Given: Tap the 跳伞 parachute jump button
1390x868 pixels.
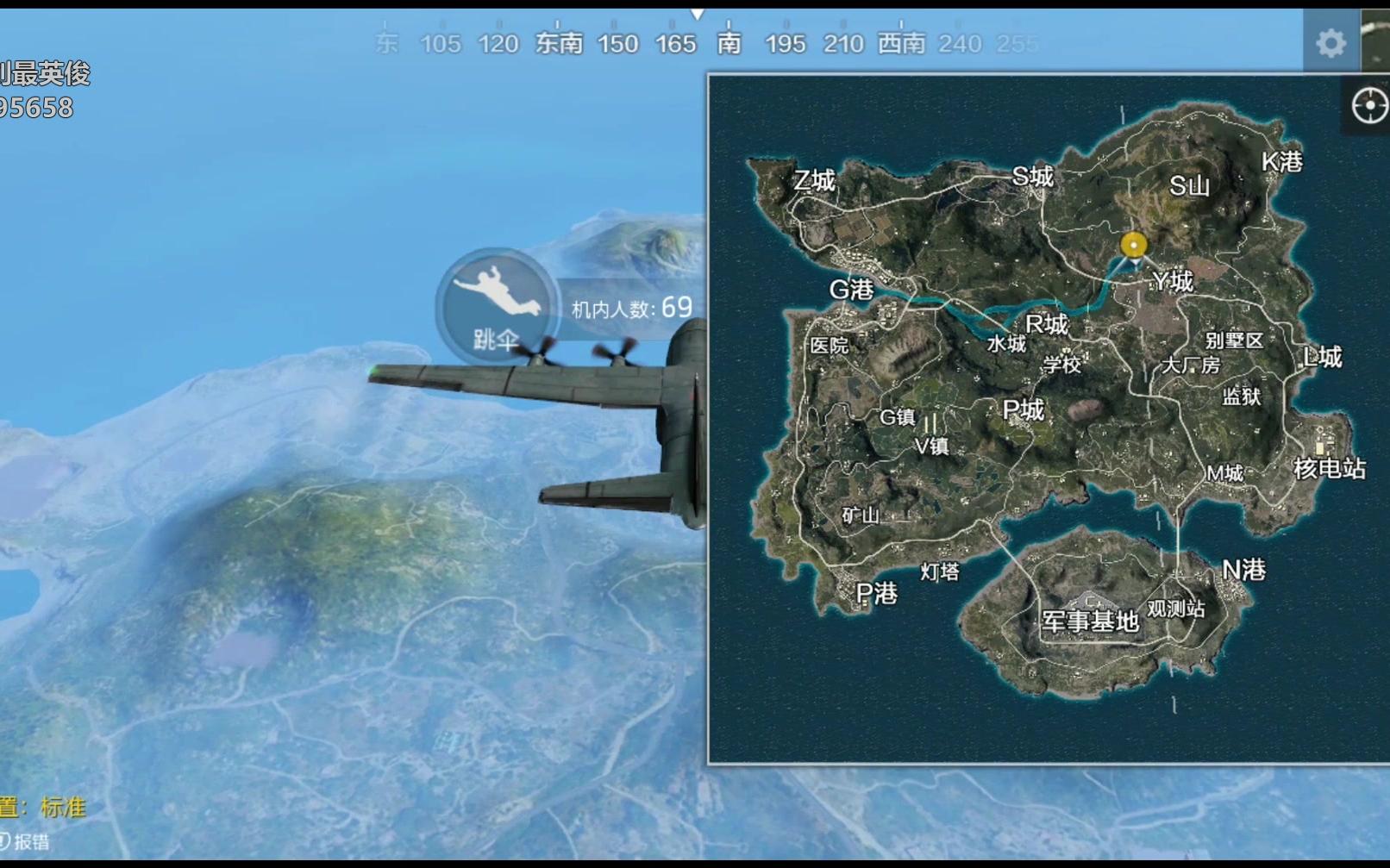Looking at the screenshot, I should tap(496, 305).
